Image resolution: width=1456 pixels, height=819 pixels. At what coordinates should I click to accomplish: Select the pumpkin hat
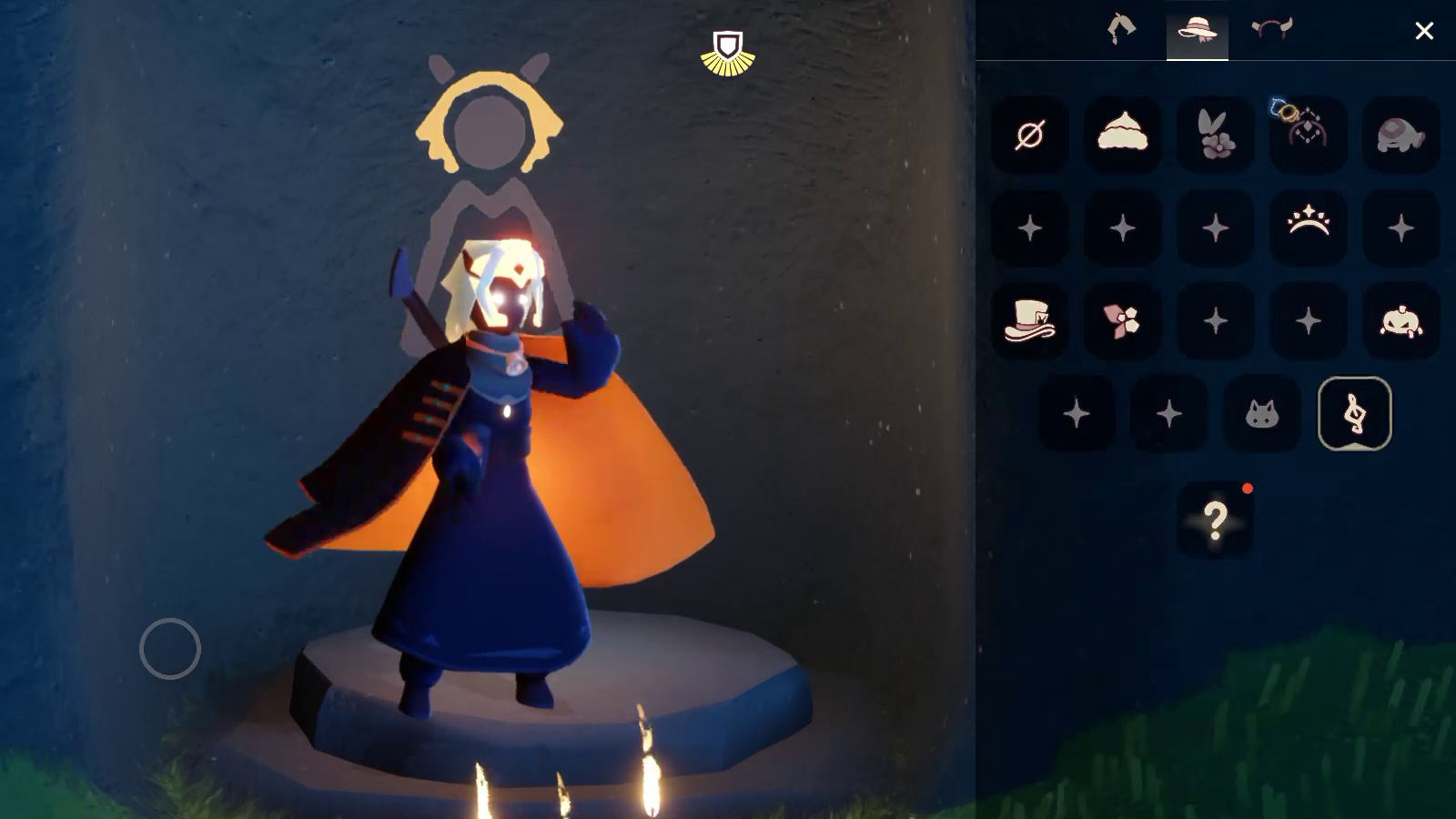[x=1400, y=321]
